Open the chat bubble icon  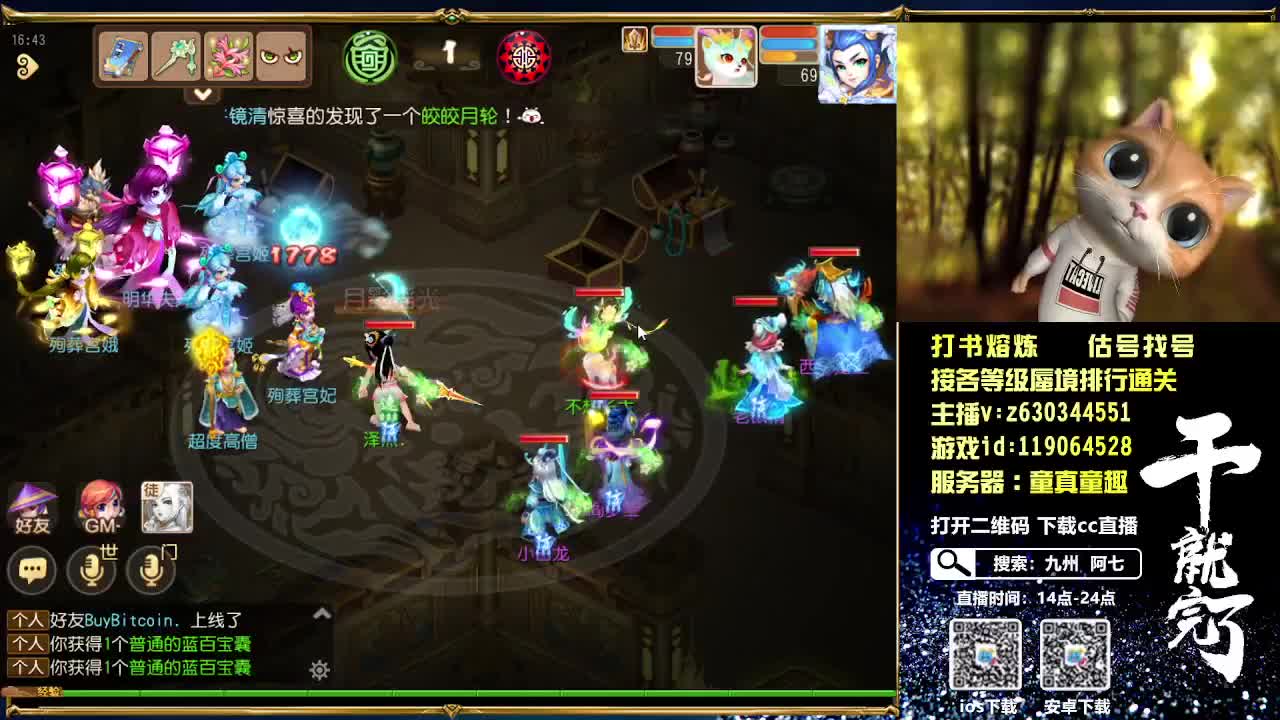(x=33, y=569)
